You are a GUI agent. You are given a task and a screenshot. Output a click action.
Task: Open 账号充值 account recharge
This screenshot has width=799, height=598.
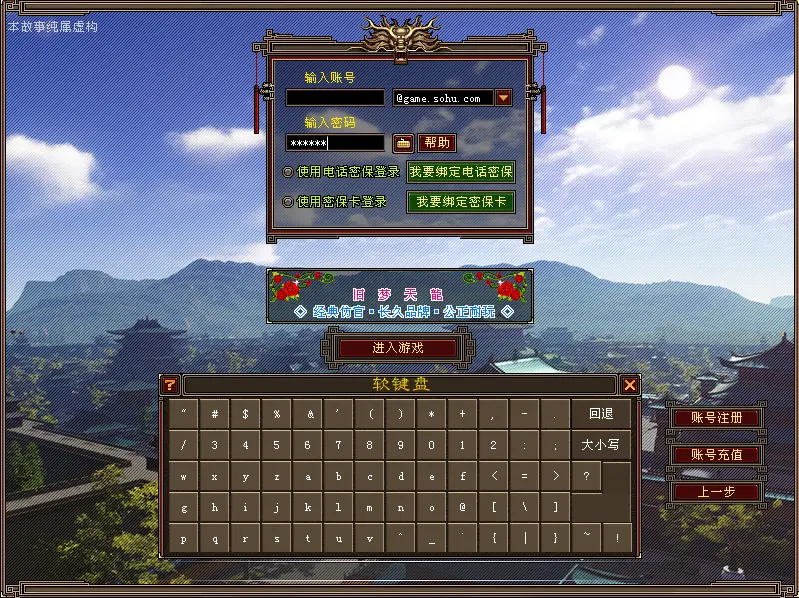point(715,455)
